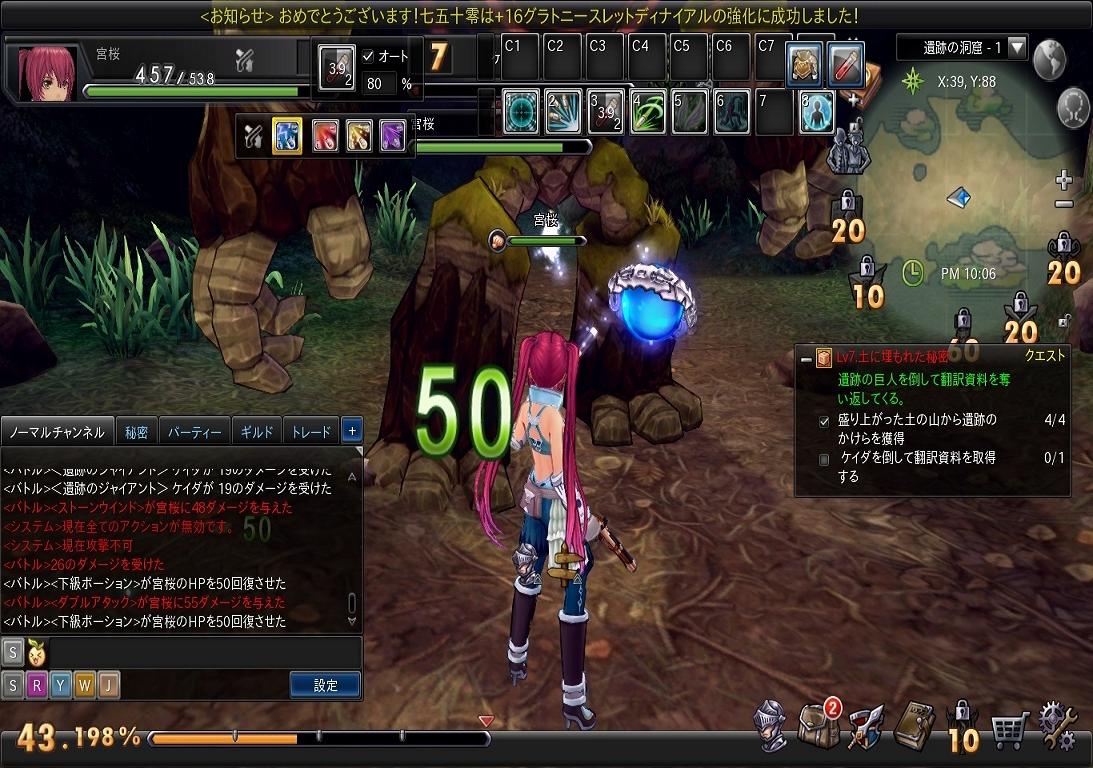Image resolution: width=1093 pixels, height=768 pixels.
Task: Click the chat message input field
Action: (x=200, y=652)
